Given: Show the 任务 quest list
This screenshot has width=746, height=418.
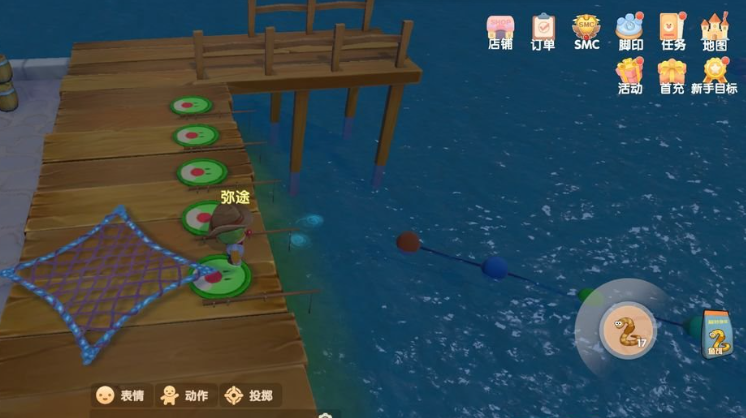Looking at the screenshot, I should (672, 30).
